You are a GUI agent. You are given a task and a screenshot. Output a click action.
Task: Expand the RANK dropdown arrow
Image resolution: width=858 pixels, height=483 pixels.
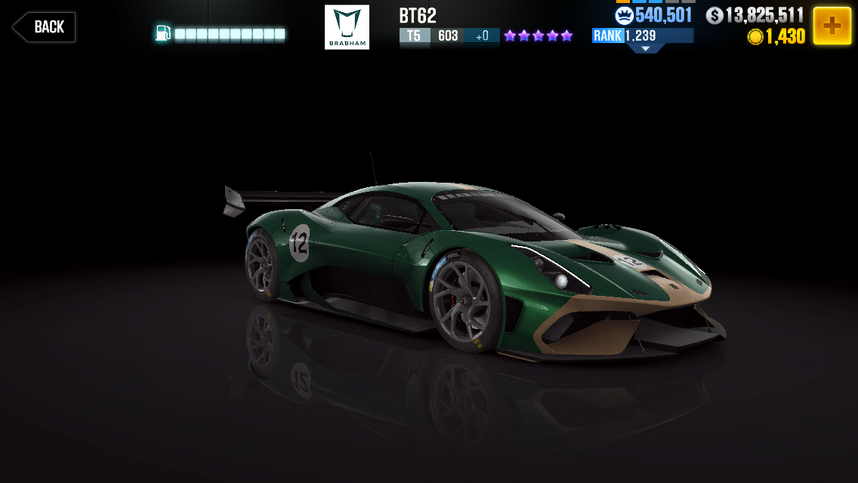pyautogui.click(x=645, y=48)
